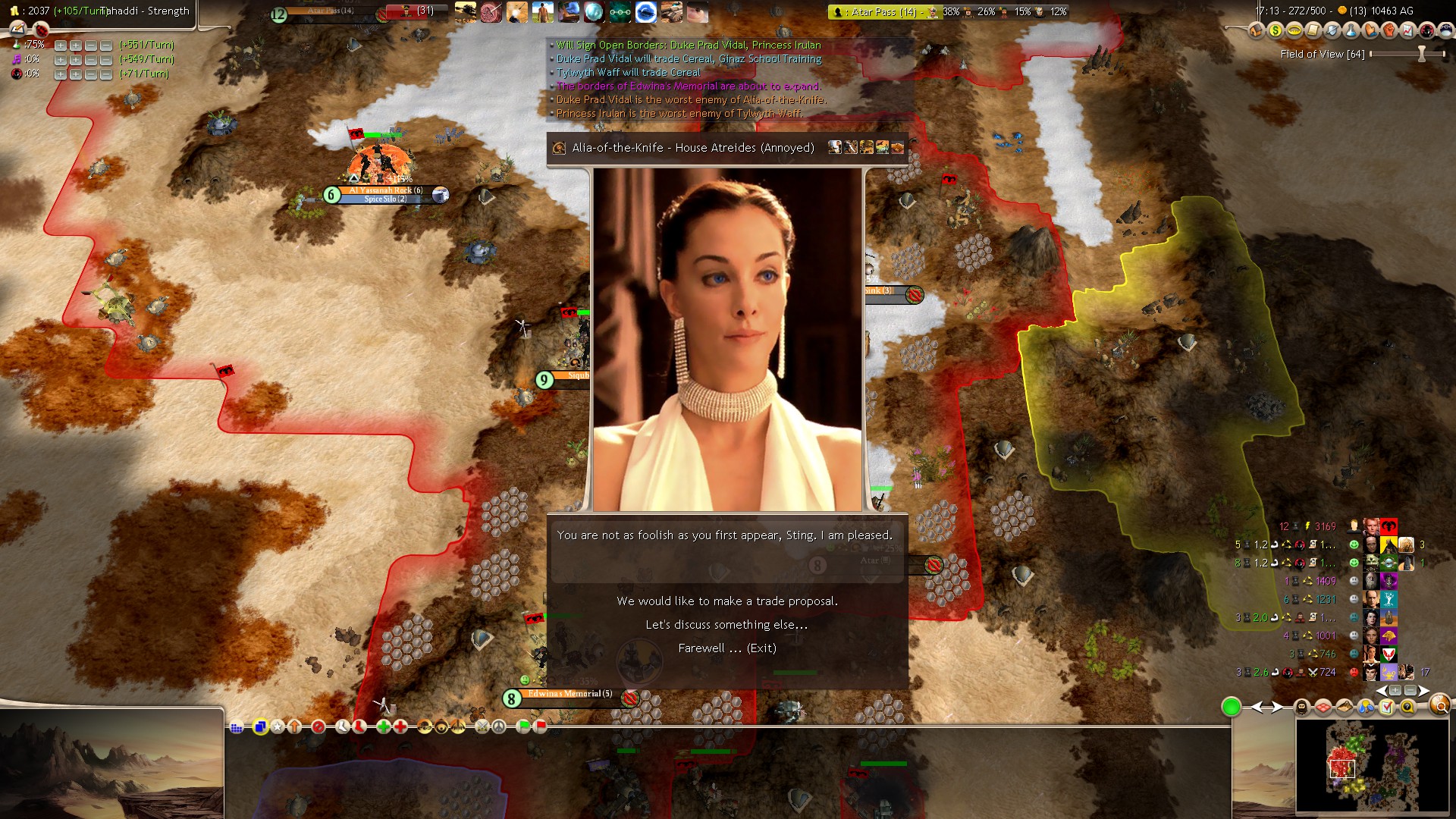Adjust the Field of View slider handle

pos(1420,54)
